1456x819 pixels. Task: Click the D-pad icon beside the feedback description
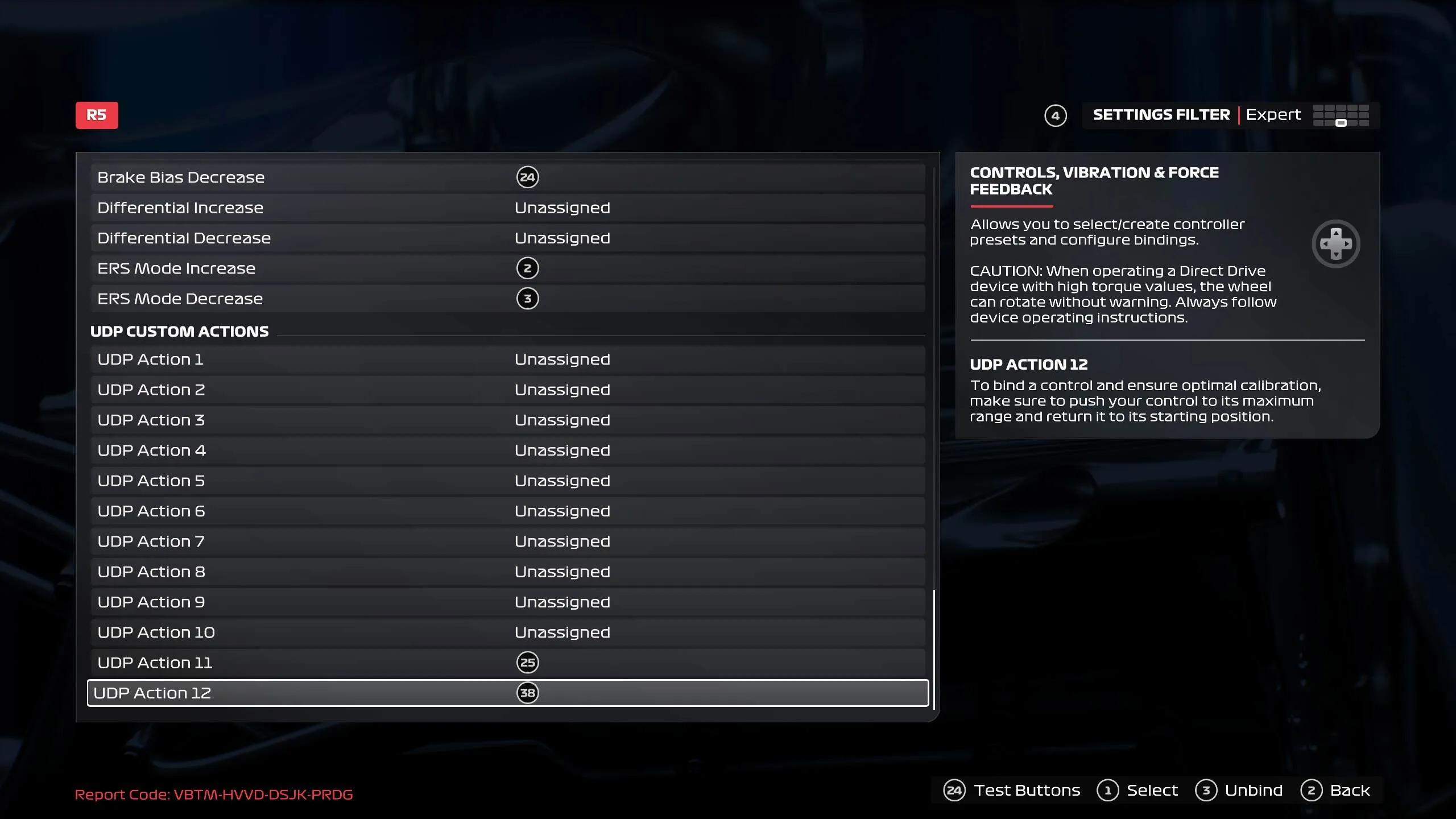(1337, 243)
